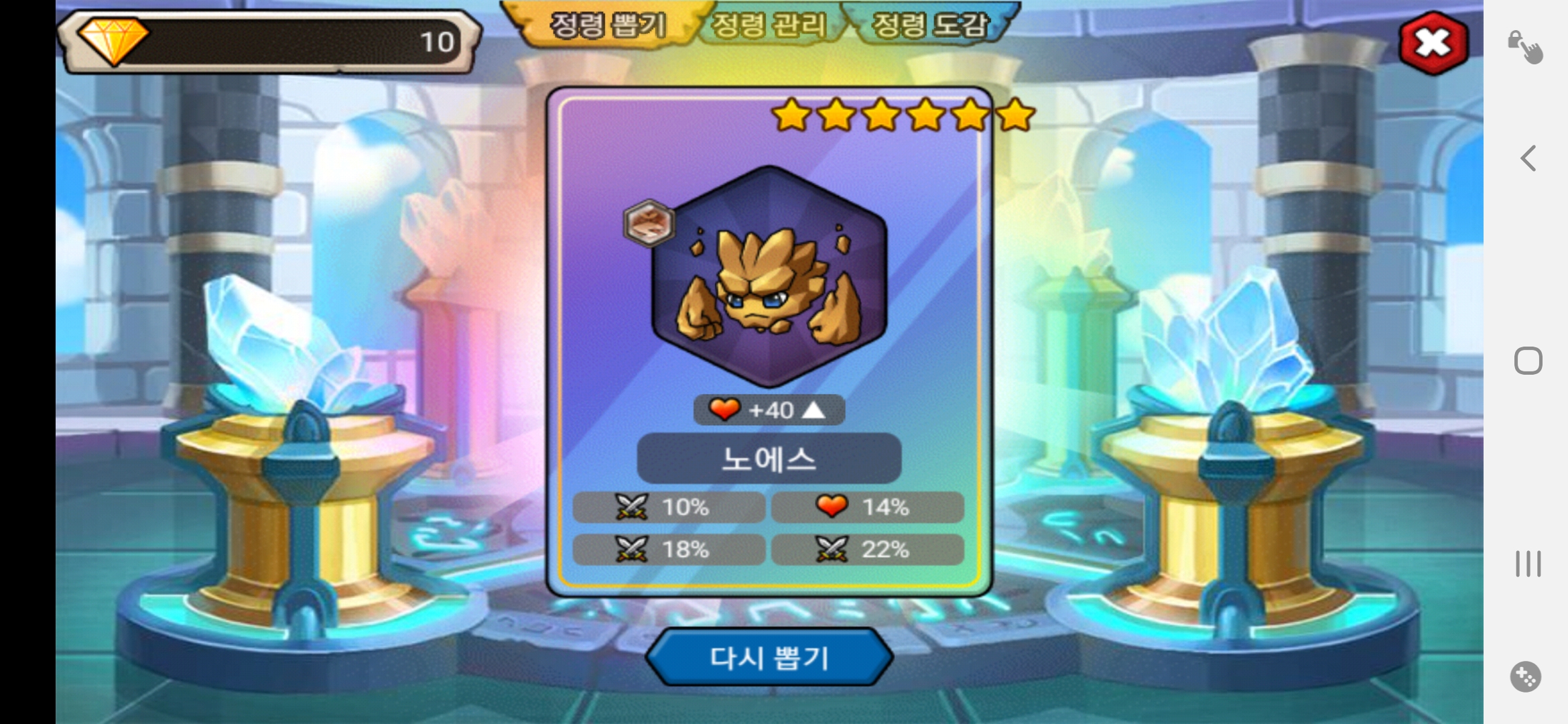The height and width of the screenshot is (724, 1568).
Task: Switch to the 정령 뽑기 tab
Action: (607, 25)
